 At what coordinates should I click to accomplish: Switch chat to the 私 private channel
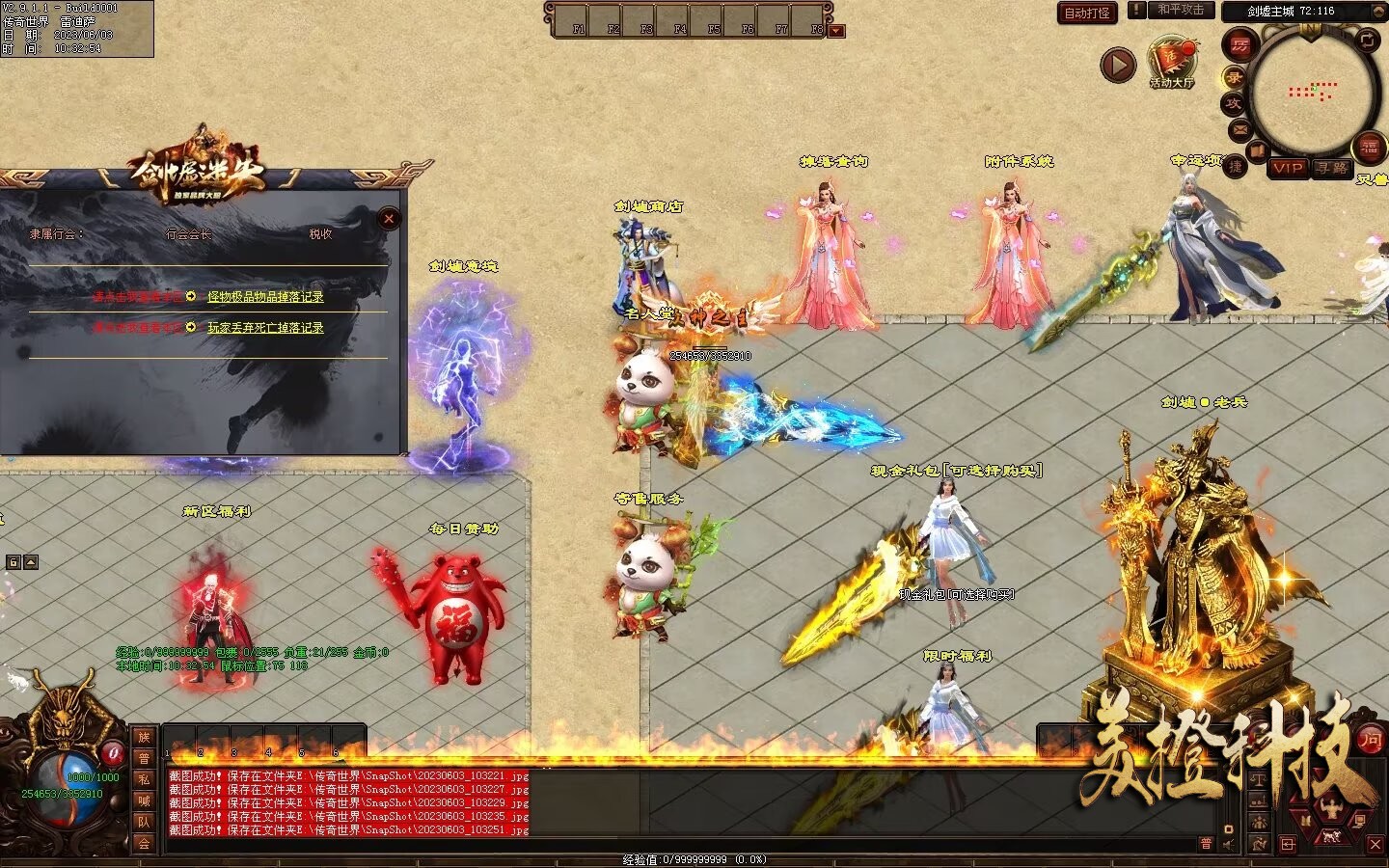coord(144,779)
